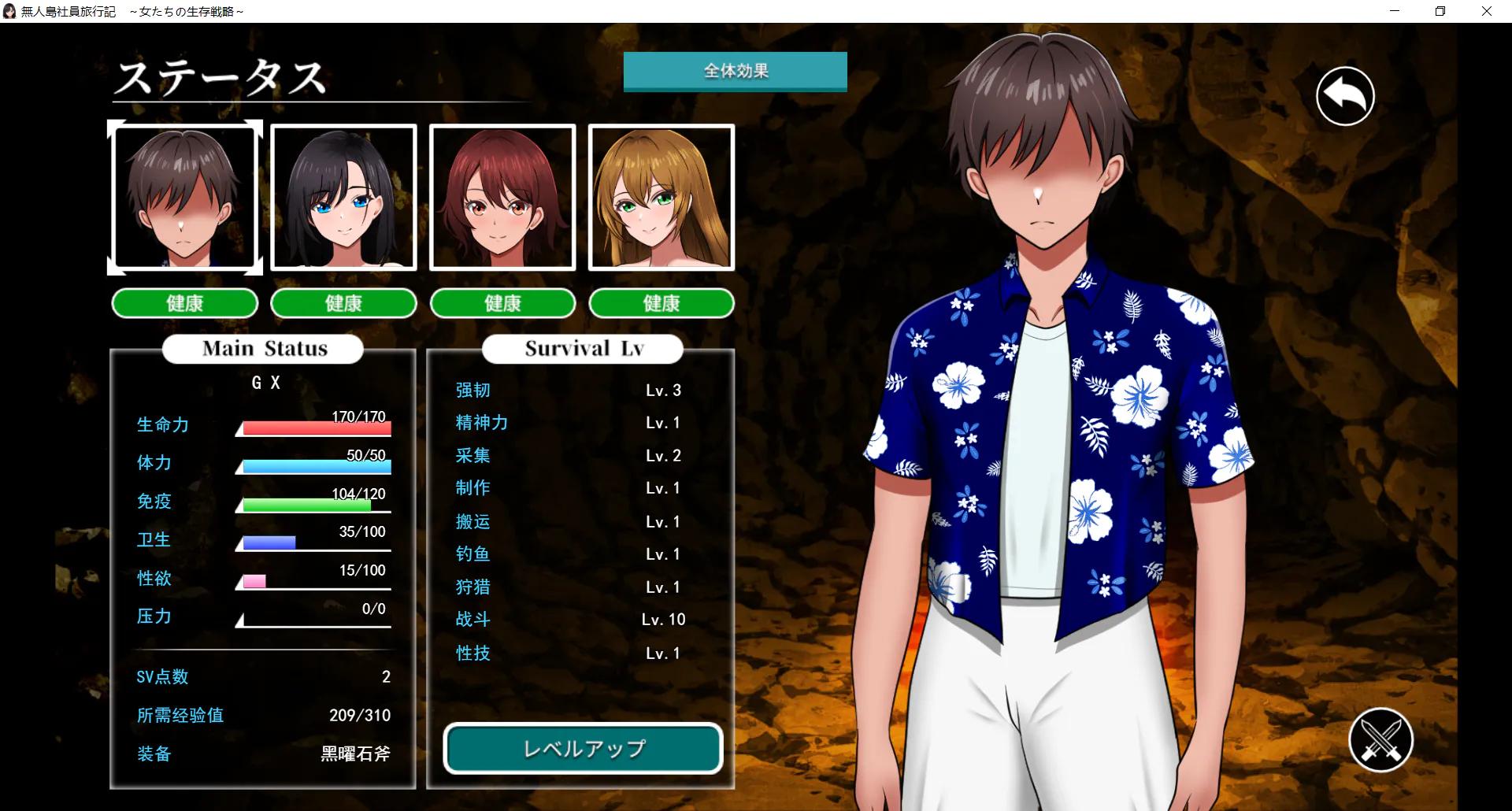
Task: Activate the レベルアップ level up button
Action: [x=584, y=748]
